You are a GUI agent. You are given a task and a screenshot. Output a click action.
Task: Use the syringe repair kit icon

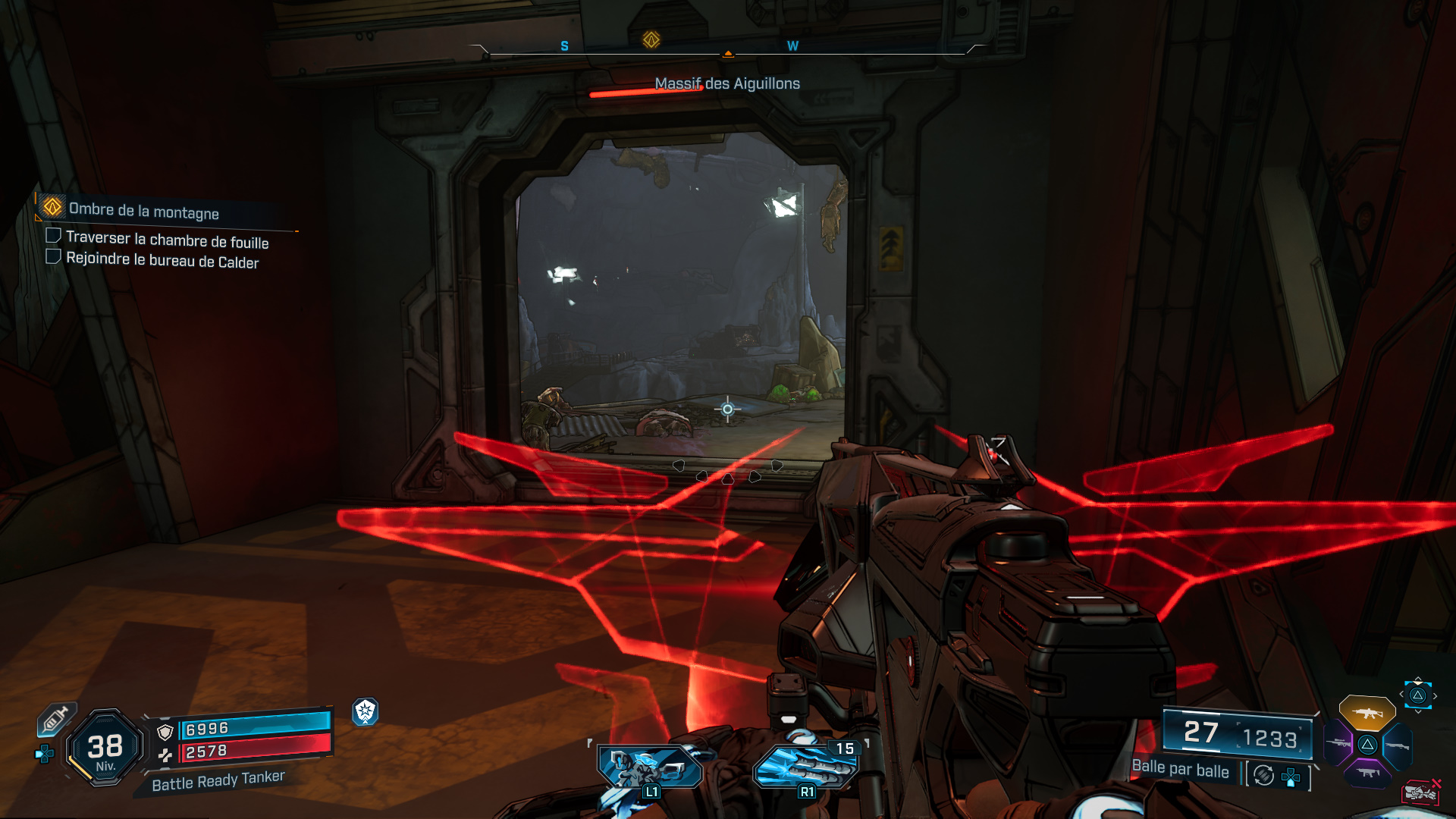(x=55, y=717)
